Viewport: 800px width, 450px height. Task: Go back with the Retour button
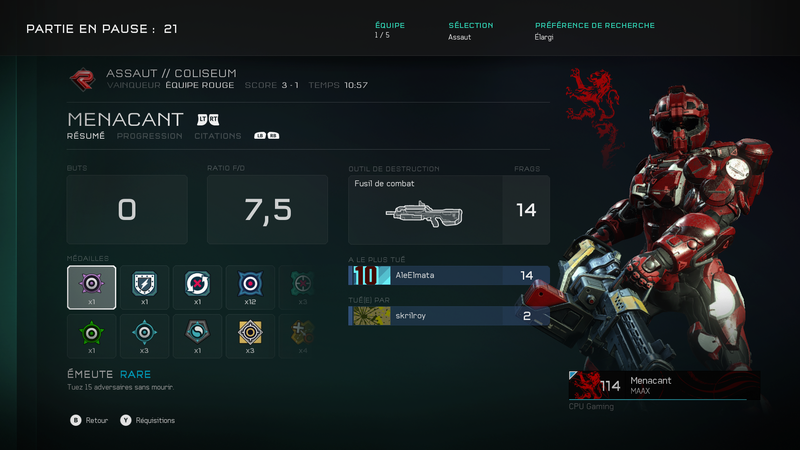pyautogui.click(x=90, y=421)
